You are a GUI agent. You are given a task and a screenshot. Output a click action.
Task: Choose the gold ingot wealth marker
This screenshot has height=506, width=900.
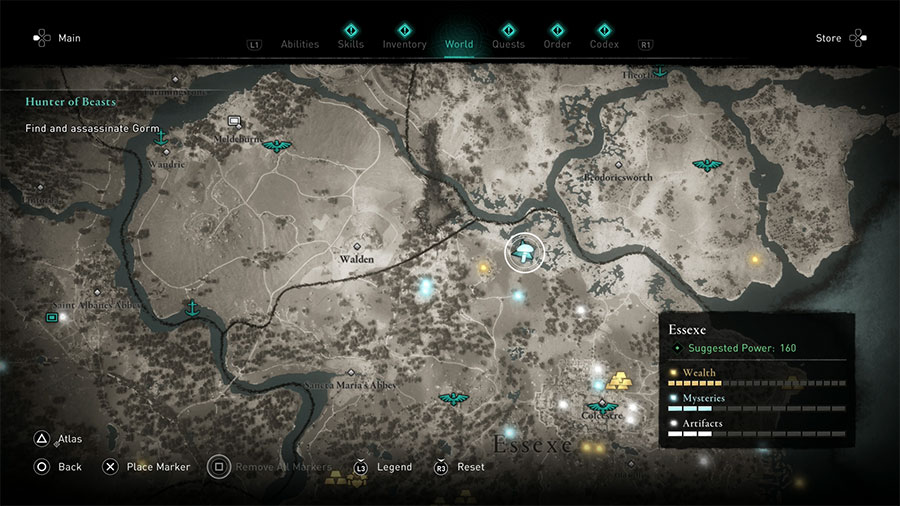click(x=618, y=382)
